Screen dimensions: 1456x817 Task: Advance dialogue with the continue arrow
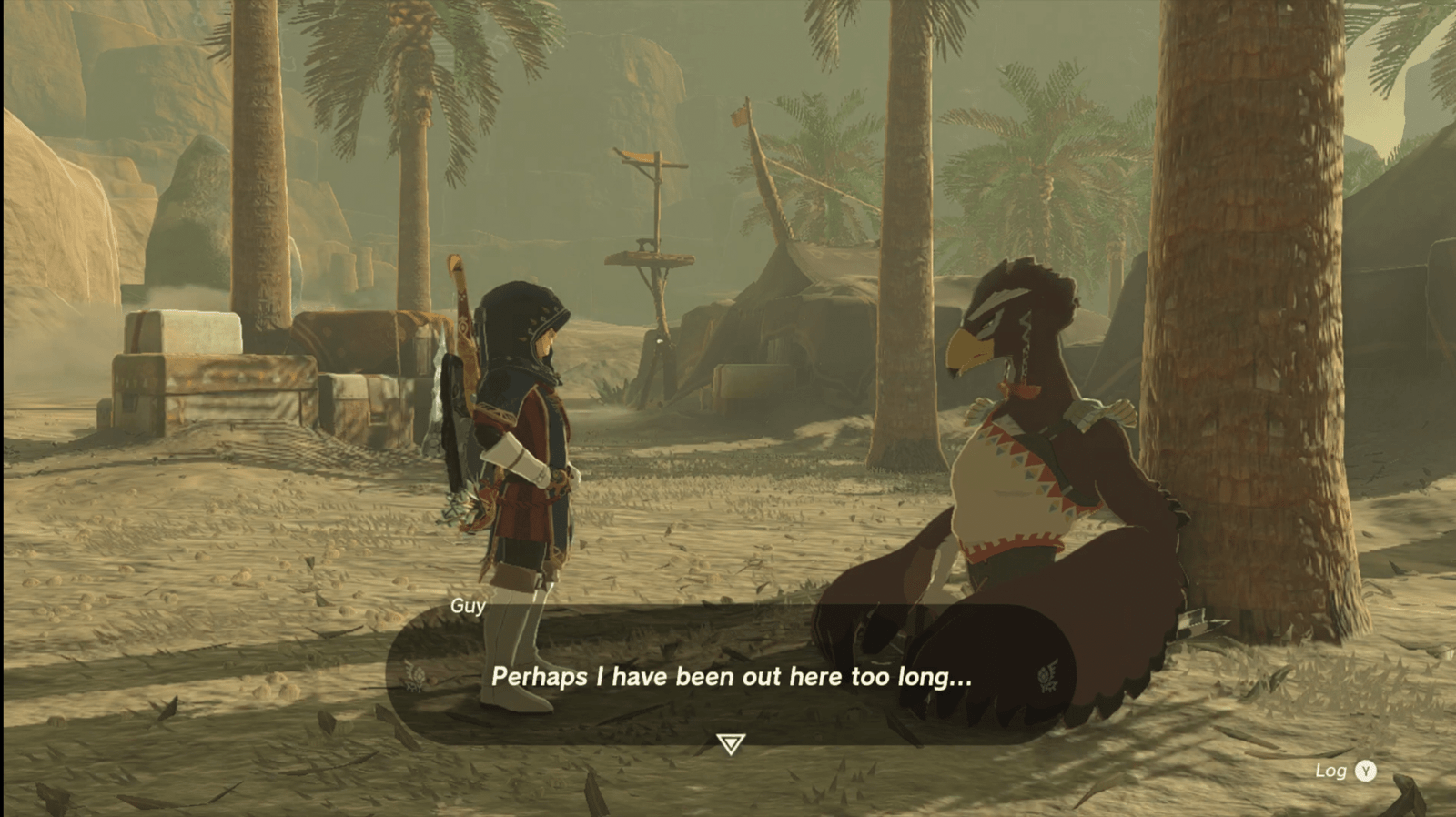(x=730, y=744)
